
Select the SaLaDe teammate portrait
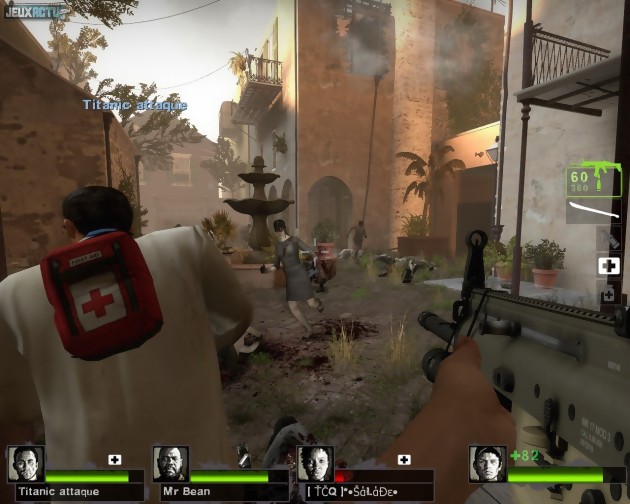pos(316,465)
